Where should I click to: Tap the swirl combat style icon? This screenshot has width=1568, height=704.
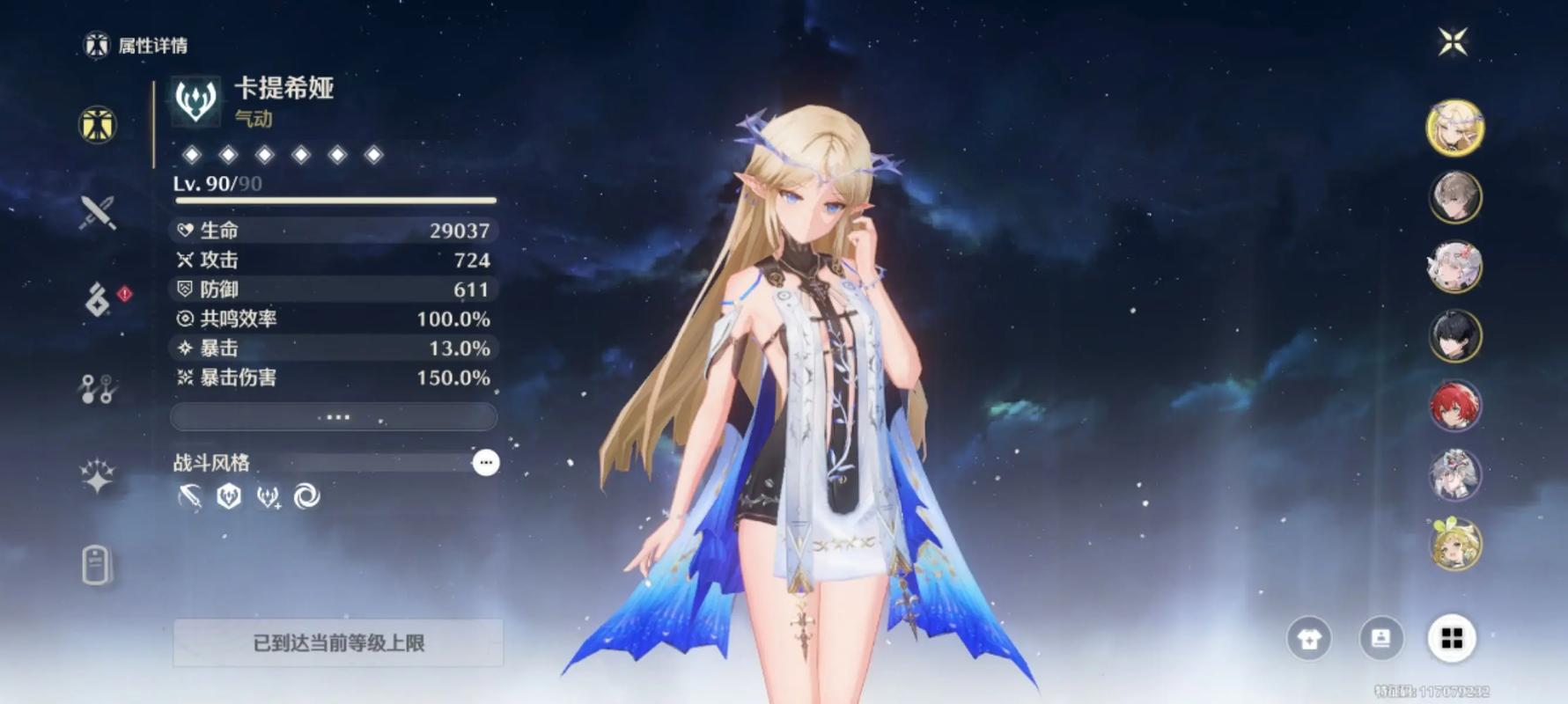306,497
